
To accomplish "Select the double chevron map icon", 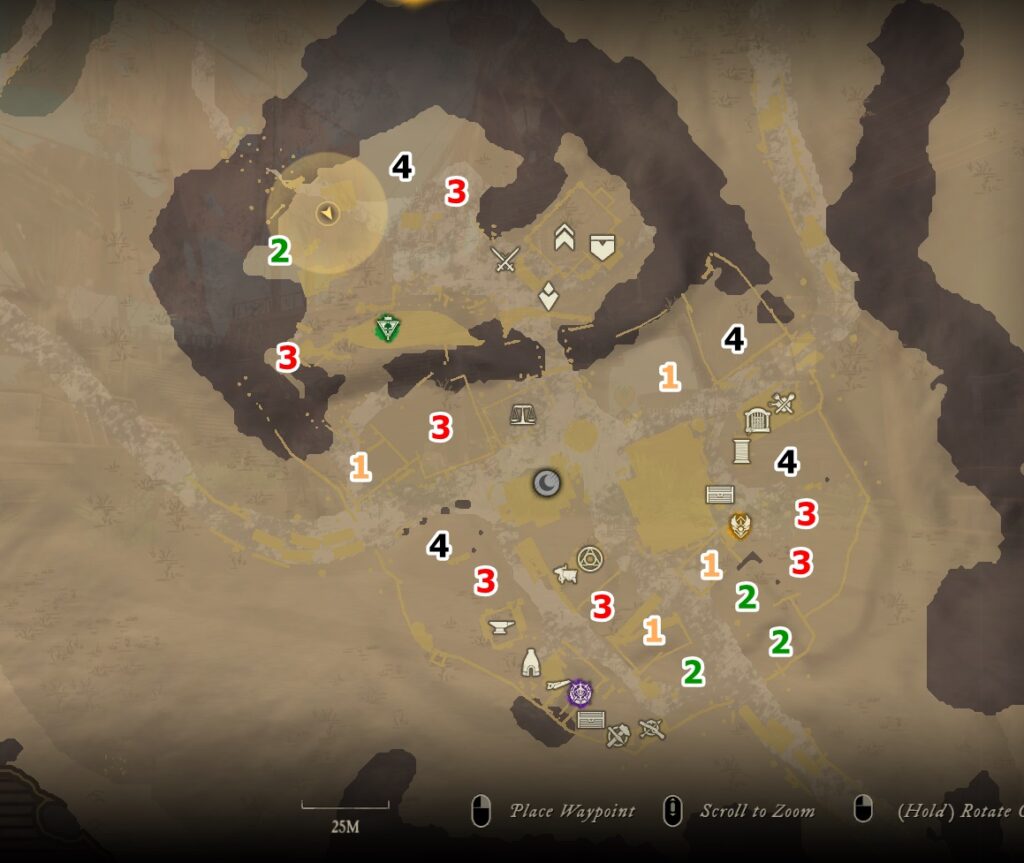I will point(564,238).
